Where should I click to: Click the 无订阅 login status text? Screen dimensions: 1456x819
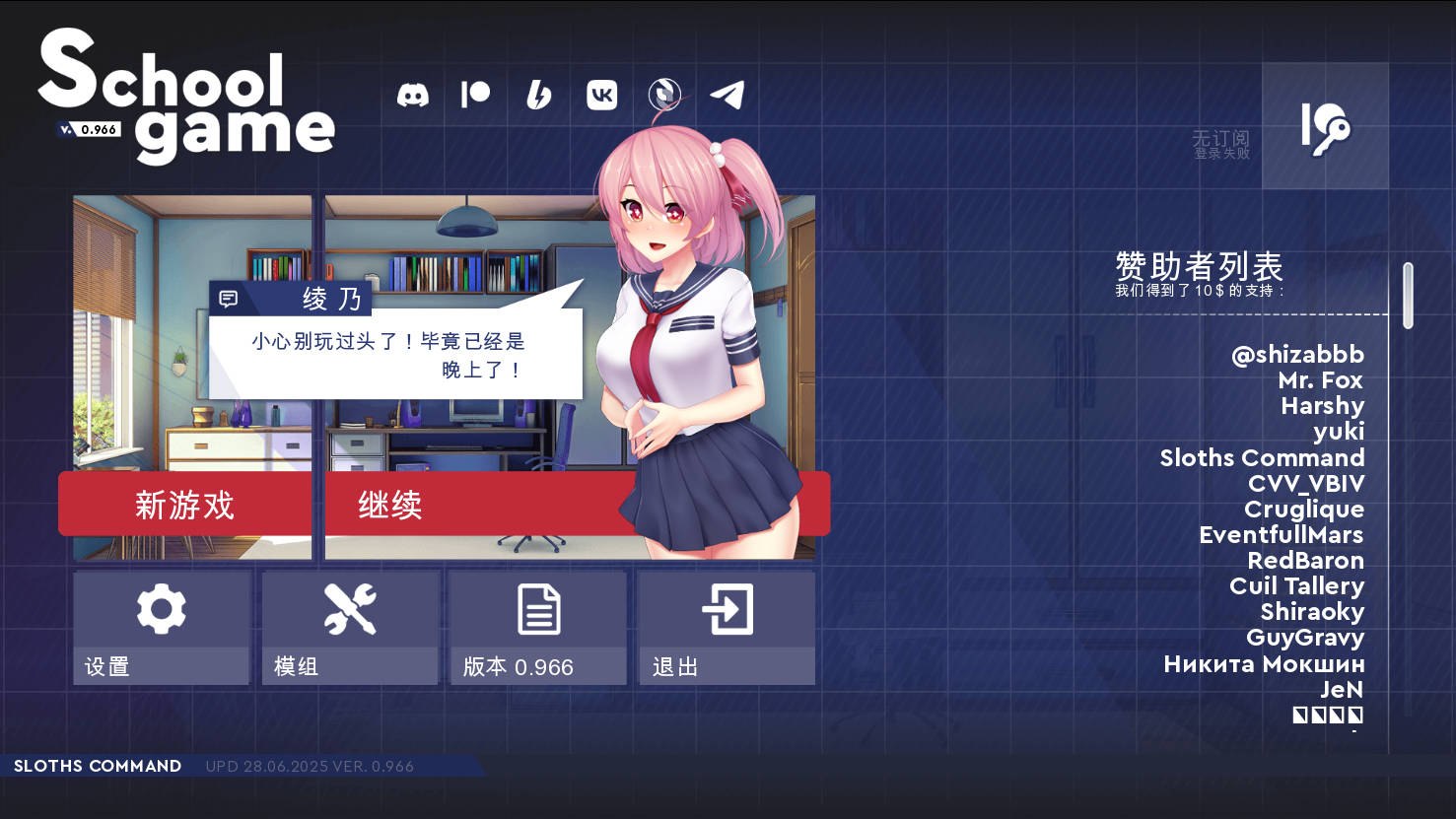(x=1221, y=139)
